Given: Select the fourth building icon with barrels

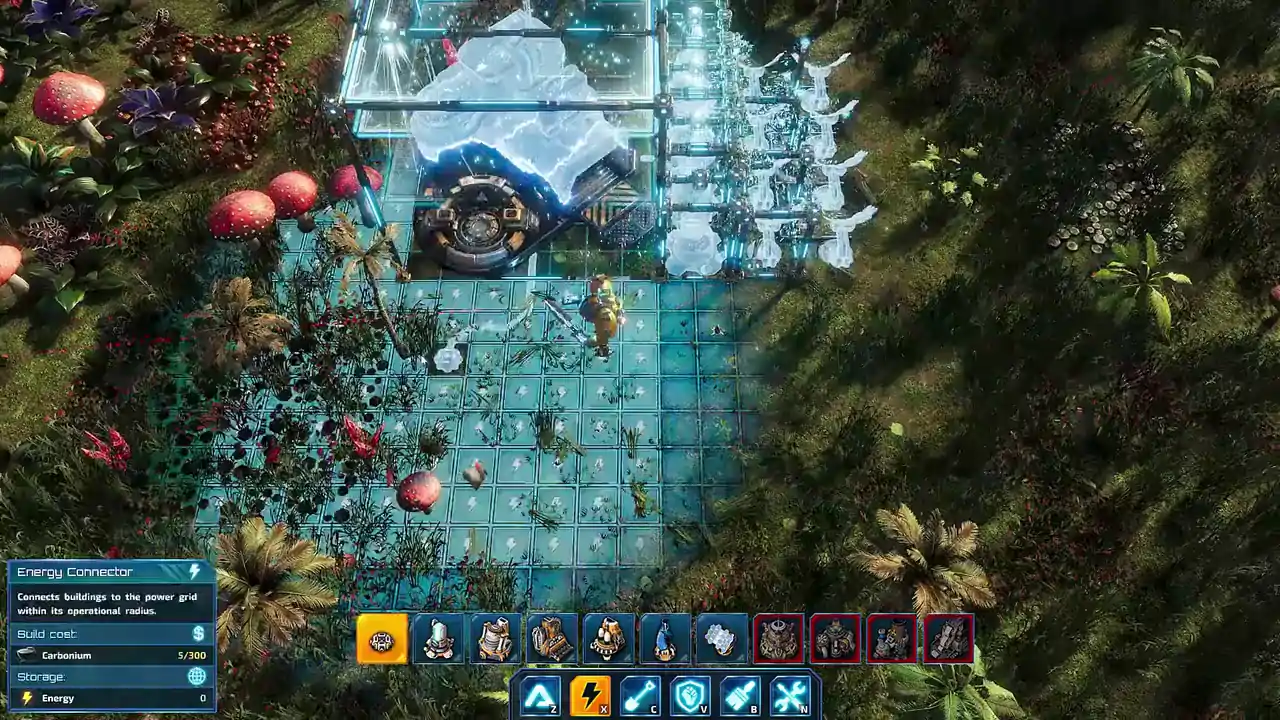Looking at the screenshot, I should click(550, 638).
